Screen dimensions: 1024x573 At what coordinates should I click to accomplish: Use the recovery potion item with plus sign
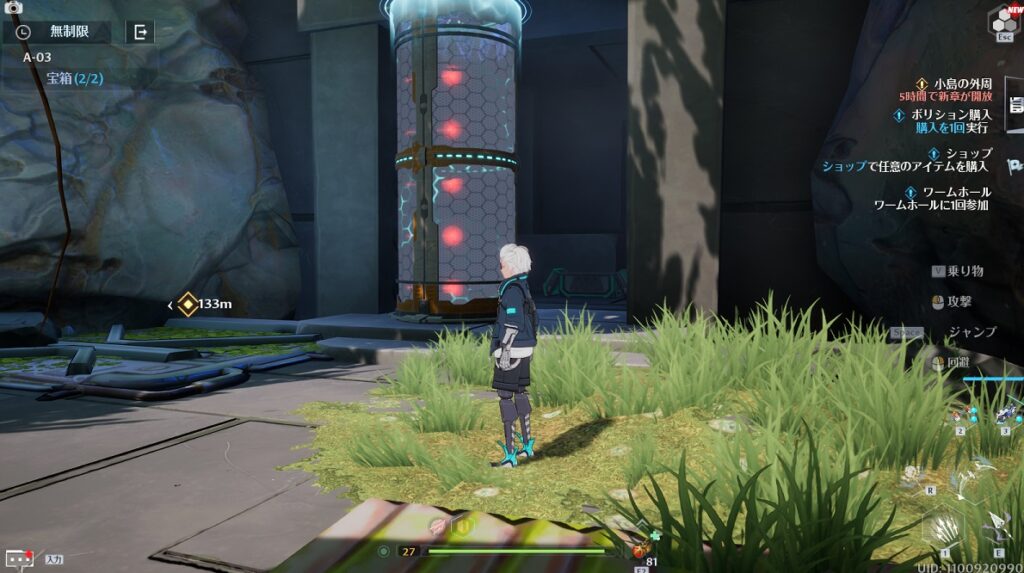tap(639, 551)
